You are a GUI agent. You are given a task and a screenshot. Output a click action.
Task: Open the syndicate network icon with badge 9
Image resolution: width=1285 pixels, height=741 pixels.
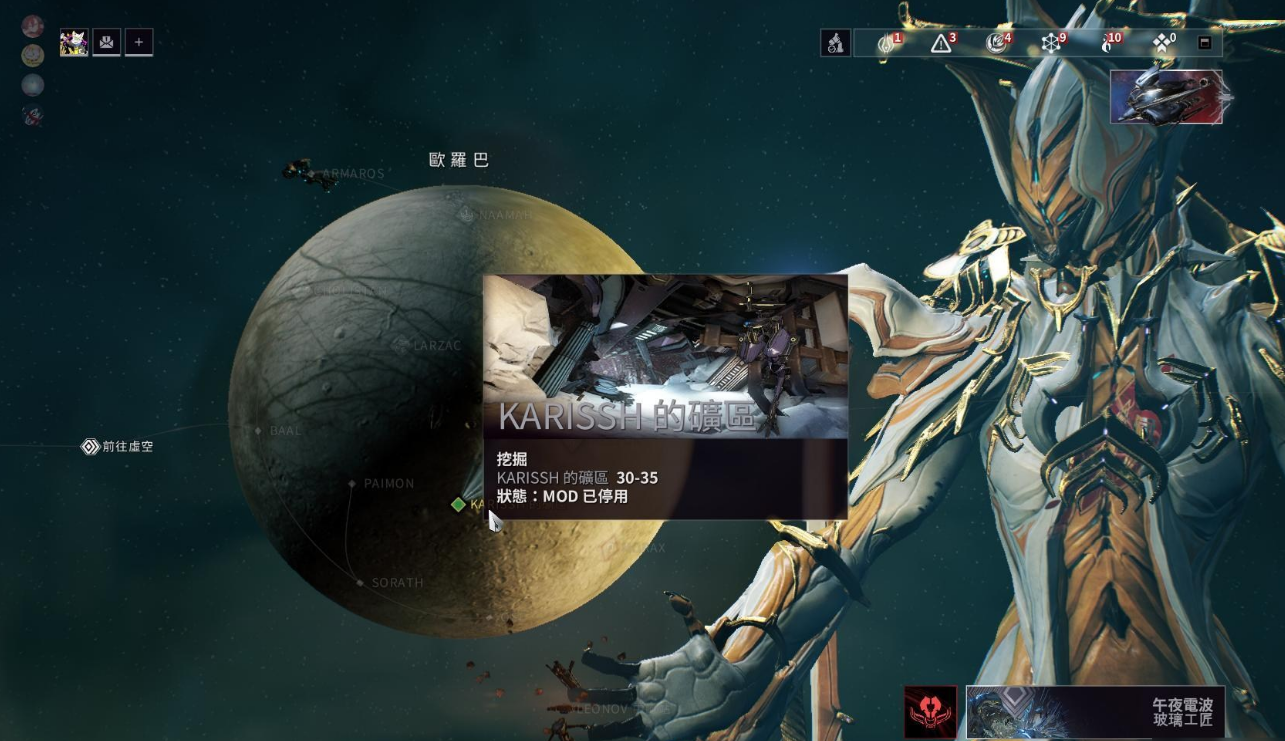[1051, 43]
